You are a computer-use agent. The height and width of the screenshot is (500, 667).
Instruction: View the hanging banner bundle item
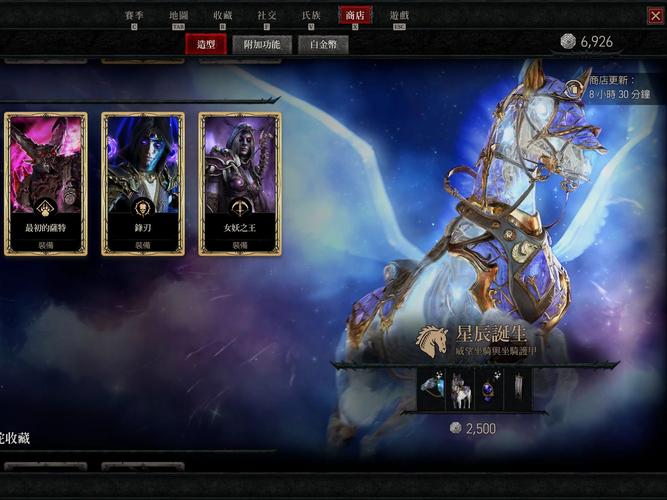tap(517, 390)
